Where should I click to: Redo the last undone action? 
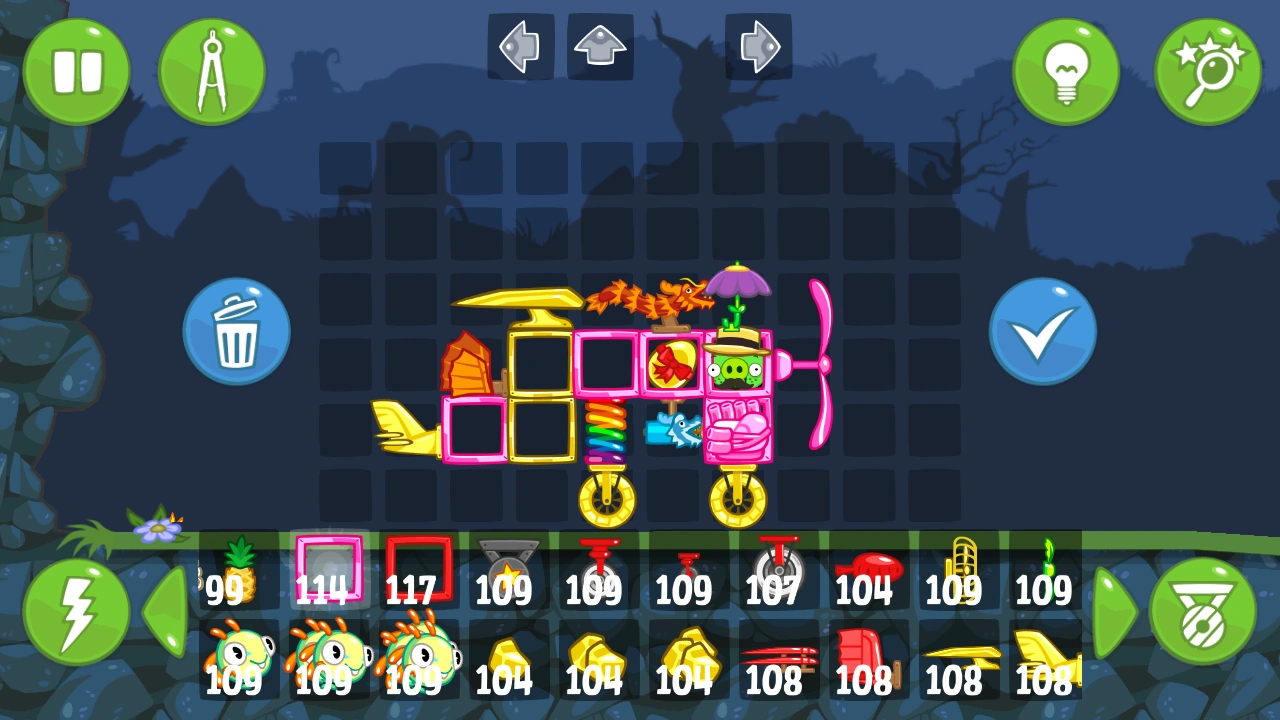coord(760,43)
